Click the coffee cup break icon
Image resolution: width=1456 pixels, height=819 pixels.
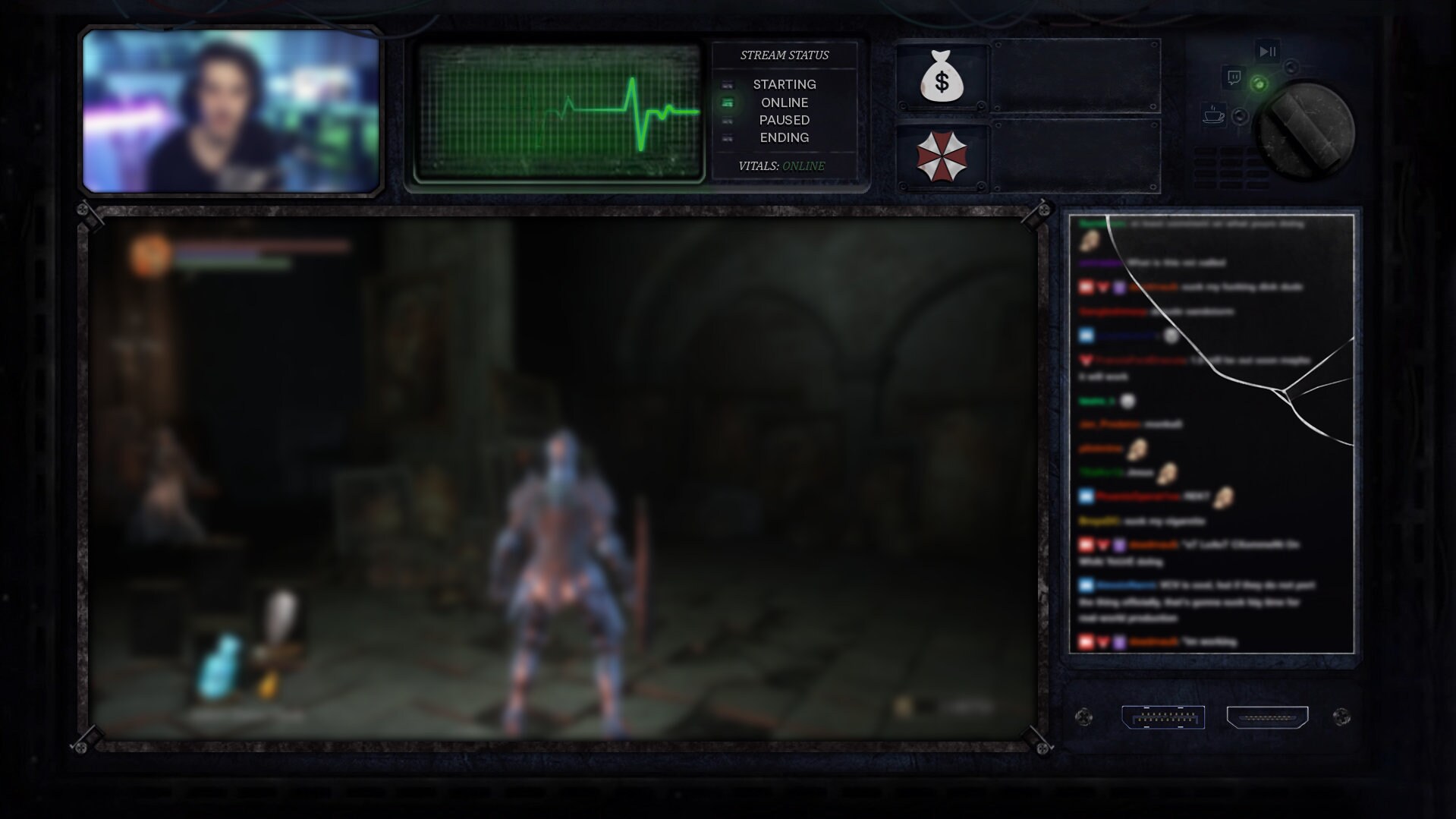[x=1214, y=114]
